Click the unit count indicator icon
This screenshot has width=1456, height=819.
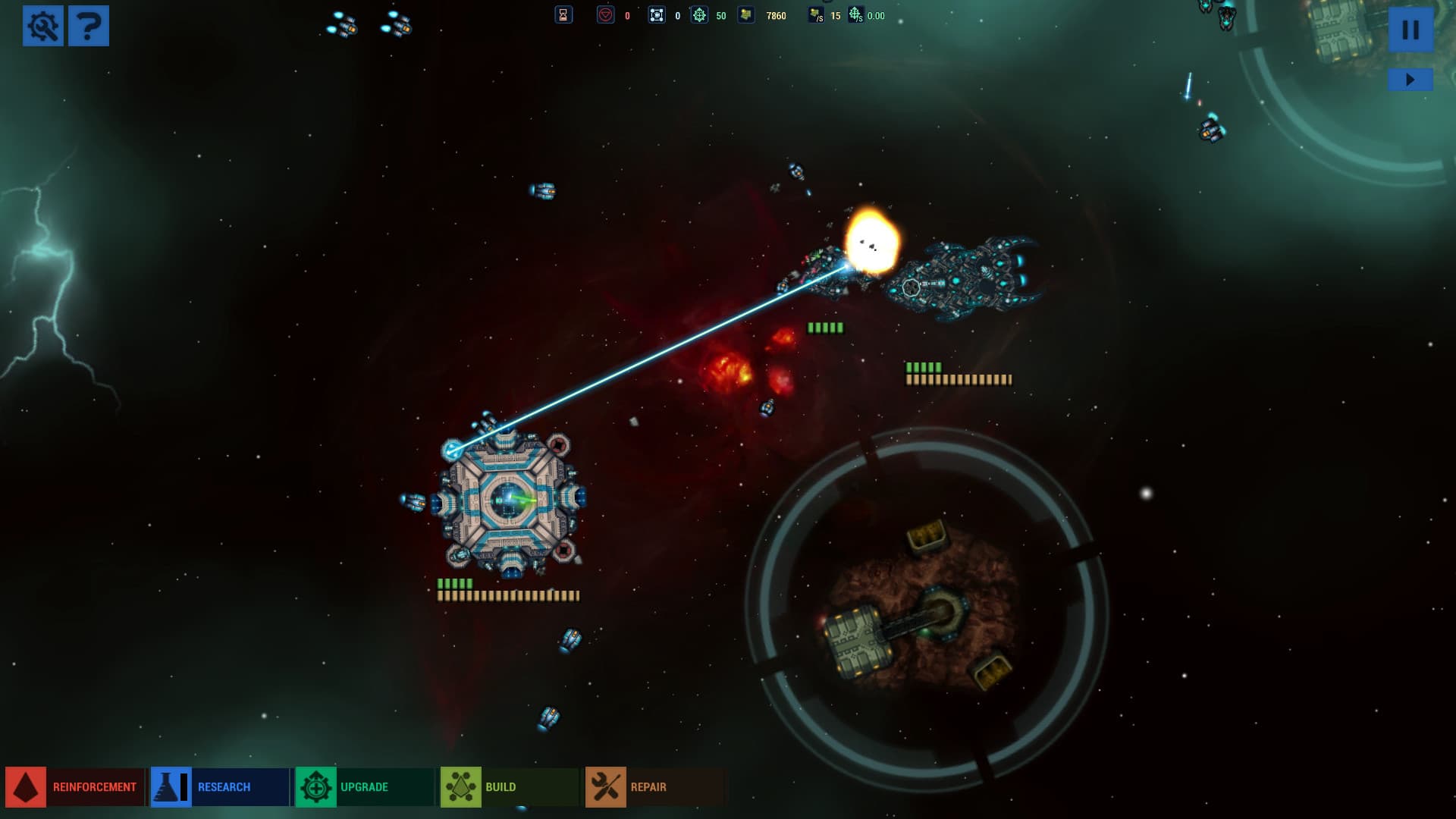point(656,14)
